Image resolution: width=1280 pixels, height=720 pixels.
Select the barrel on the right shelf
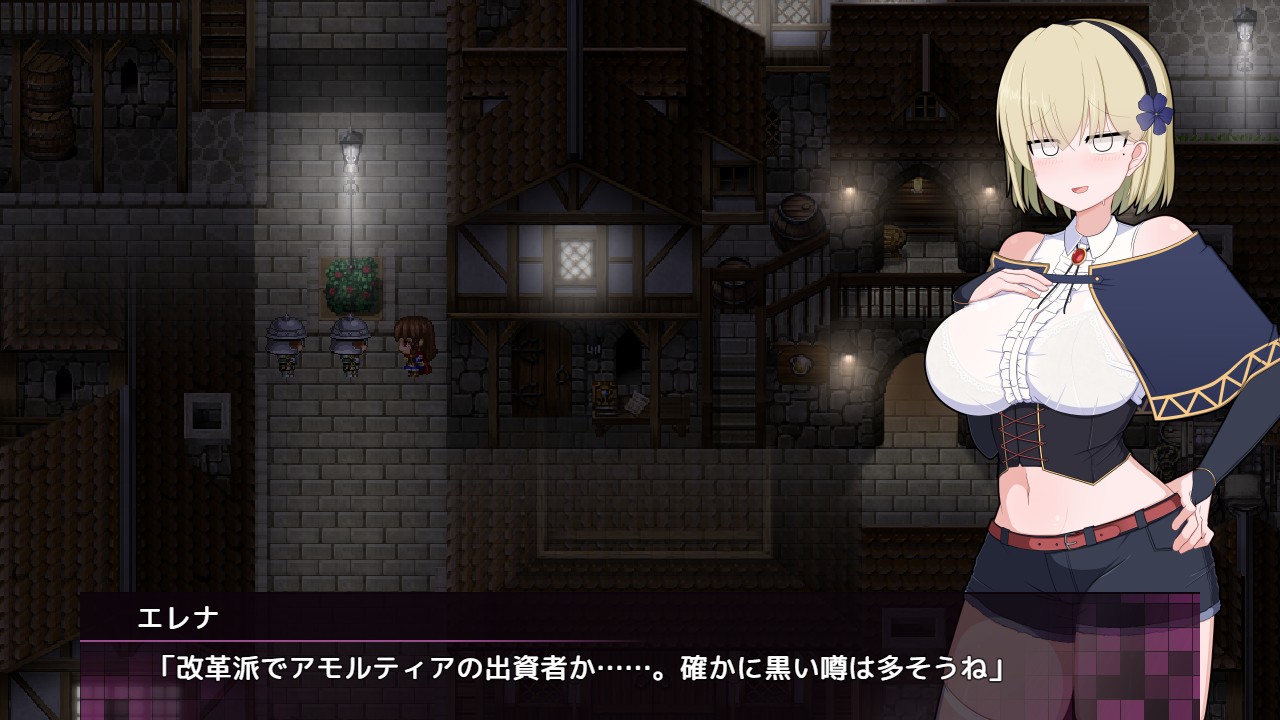pos(796,222)
